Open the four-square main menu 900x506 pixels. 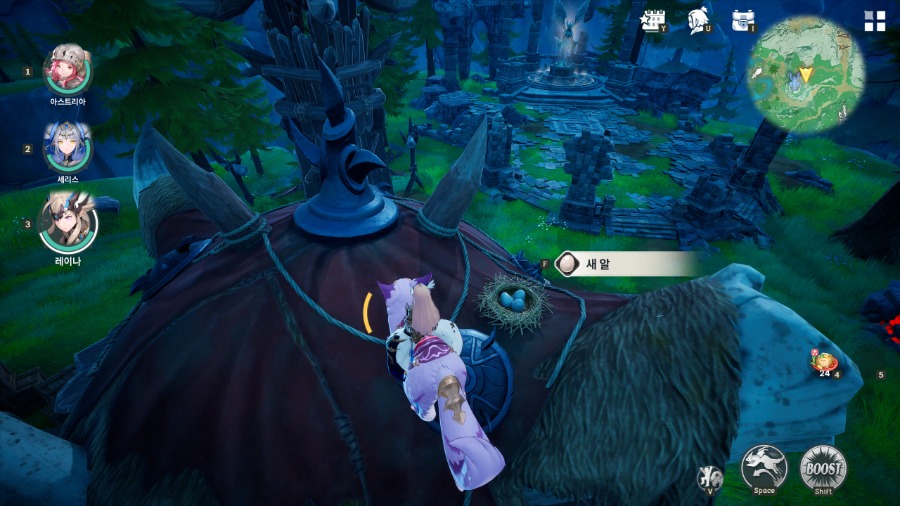pyautogui.click(x=874, y=21)
